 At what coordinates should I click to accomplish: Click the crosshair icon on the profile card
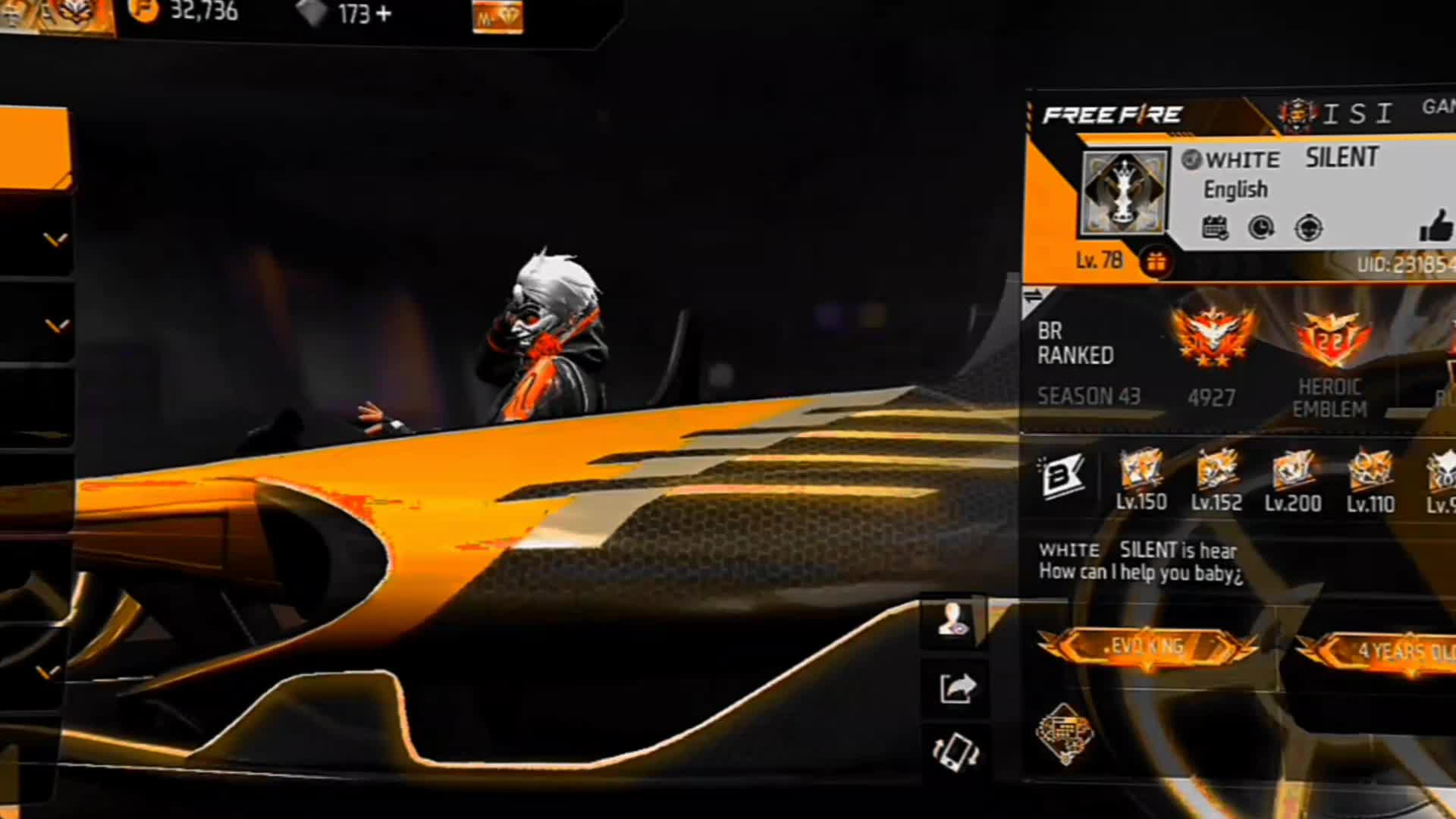click(x=1308, y=227)
